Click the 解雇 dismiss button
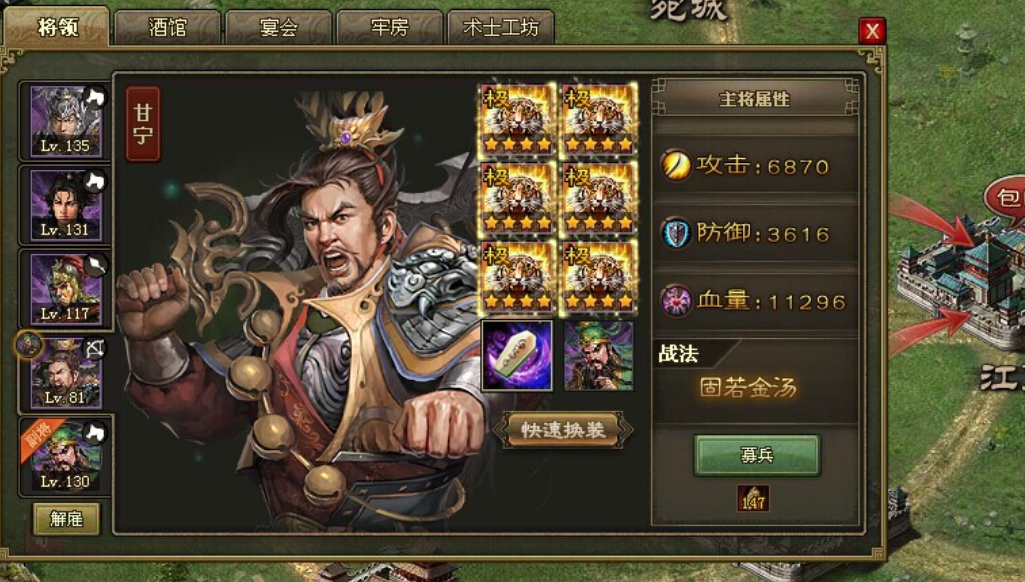This screenshot has height=582, width=1025. pos(66,518)
